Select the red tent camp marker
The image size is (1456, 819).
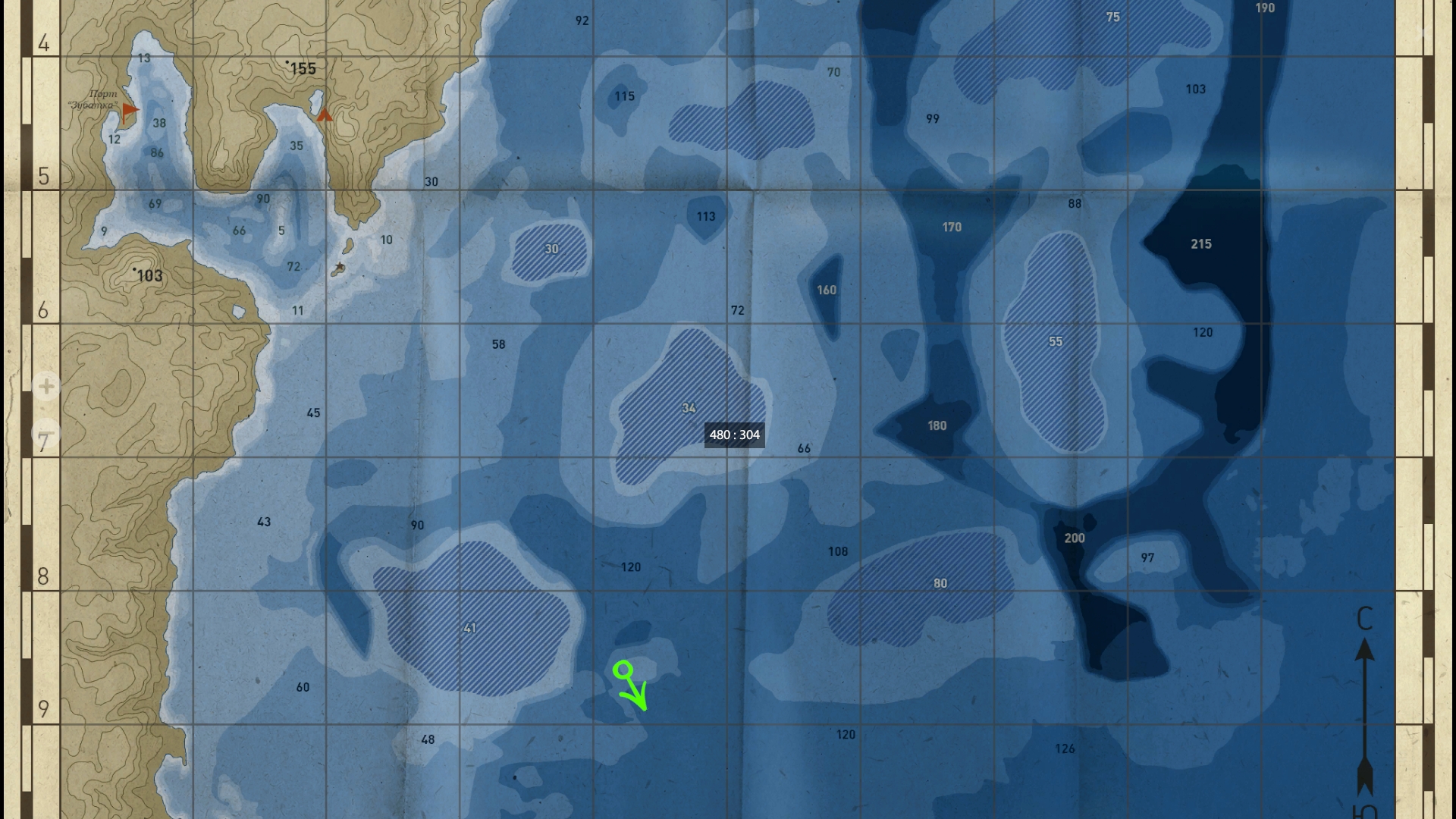[324, 115]
